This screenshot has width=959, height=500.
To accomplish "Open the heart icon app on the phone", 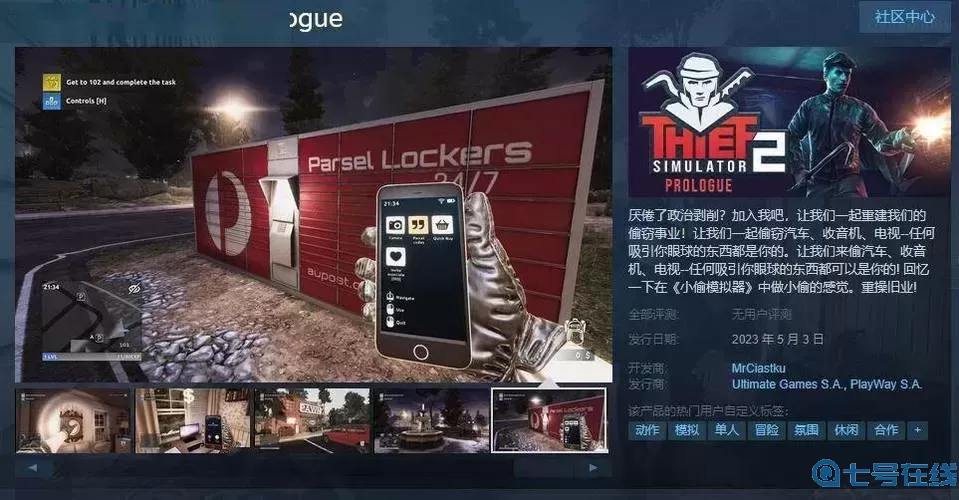I will [x=395, y=255].
